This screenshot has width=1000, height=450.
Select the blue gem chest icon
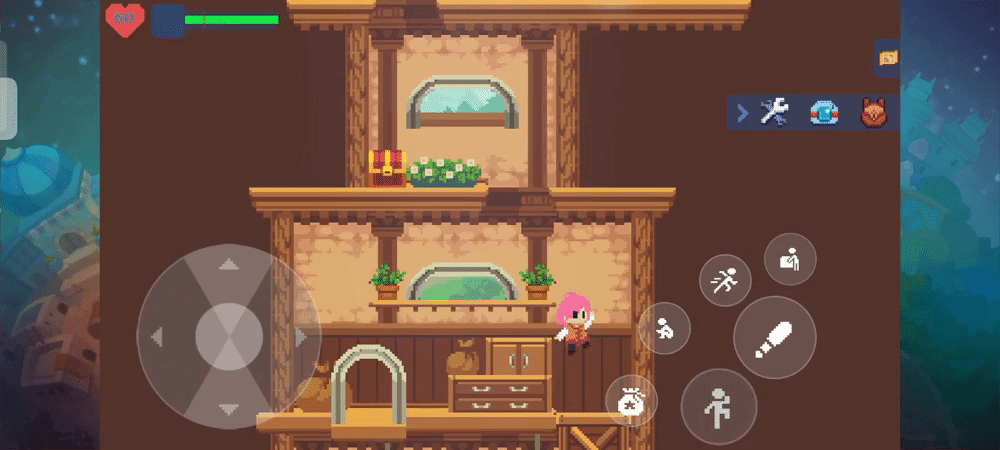(x=823, y=113)
